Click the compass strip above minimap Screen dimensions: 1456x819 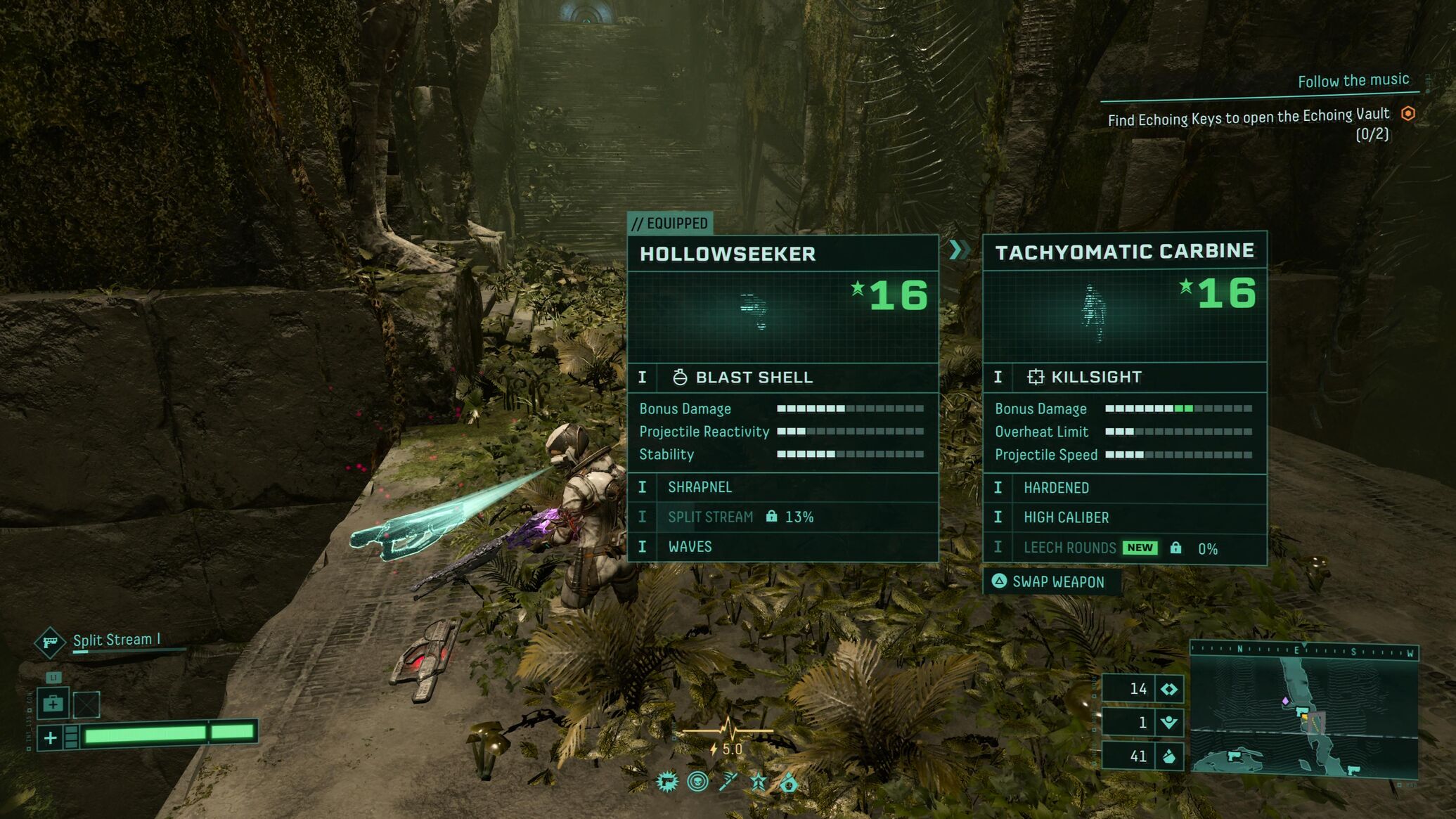point(1304,651)
